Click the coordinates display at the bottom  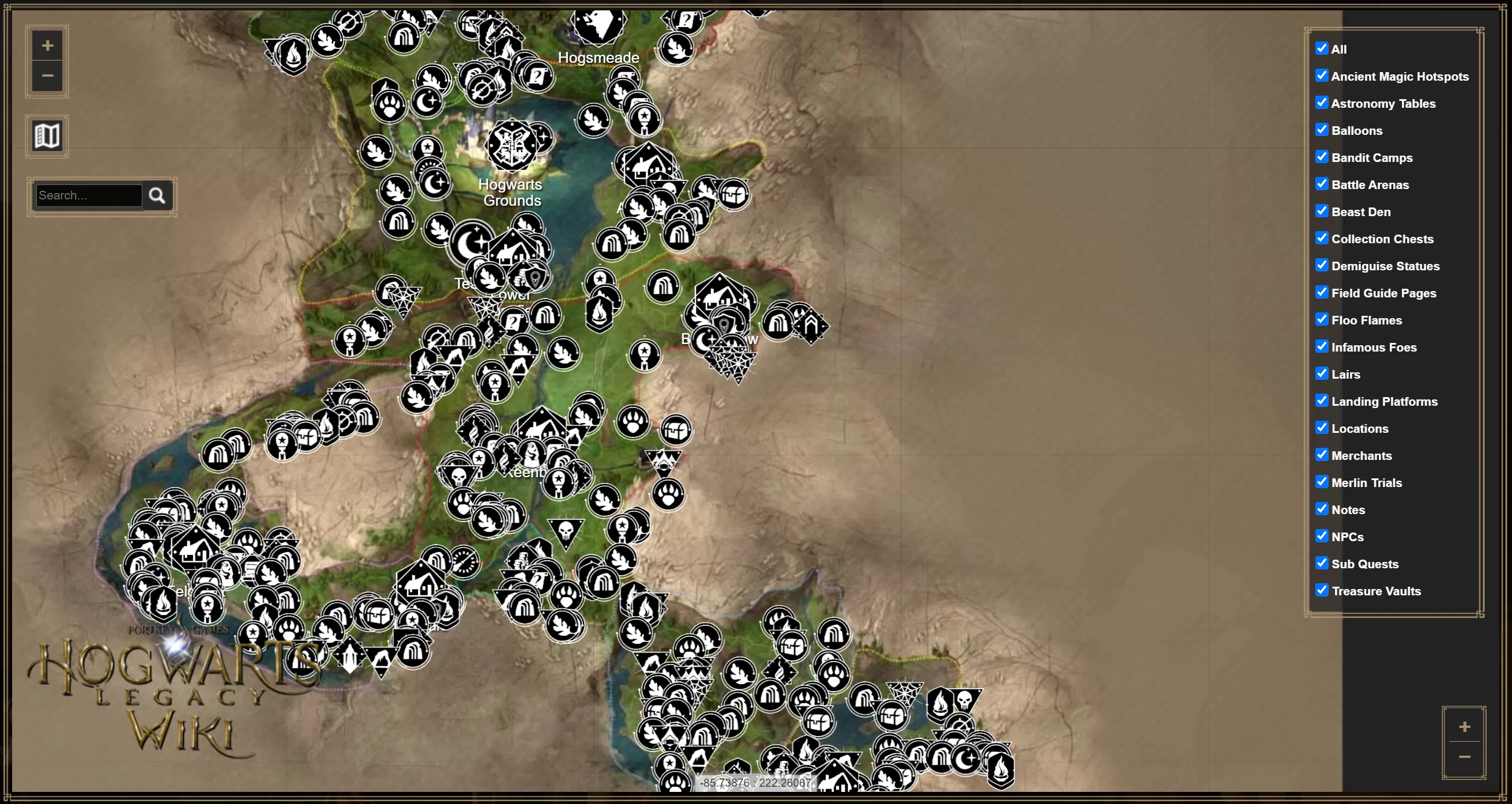point(756,782)
